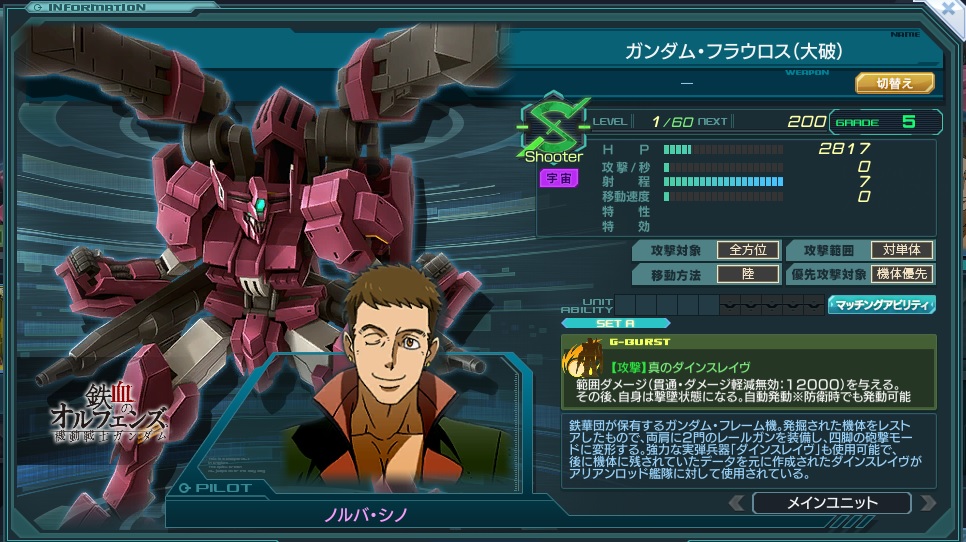The width and height of the screenshot is (966, 542).
Task: Select the SET A tab
Action: click(616, 323)
